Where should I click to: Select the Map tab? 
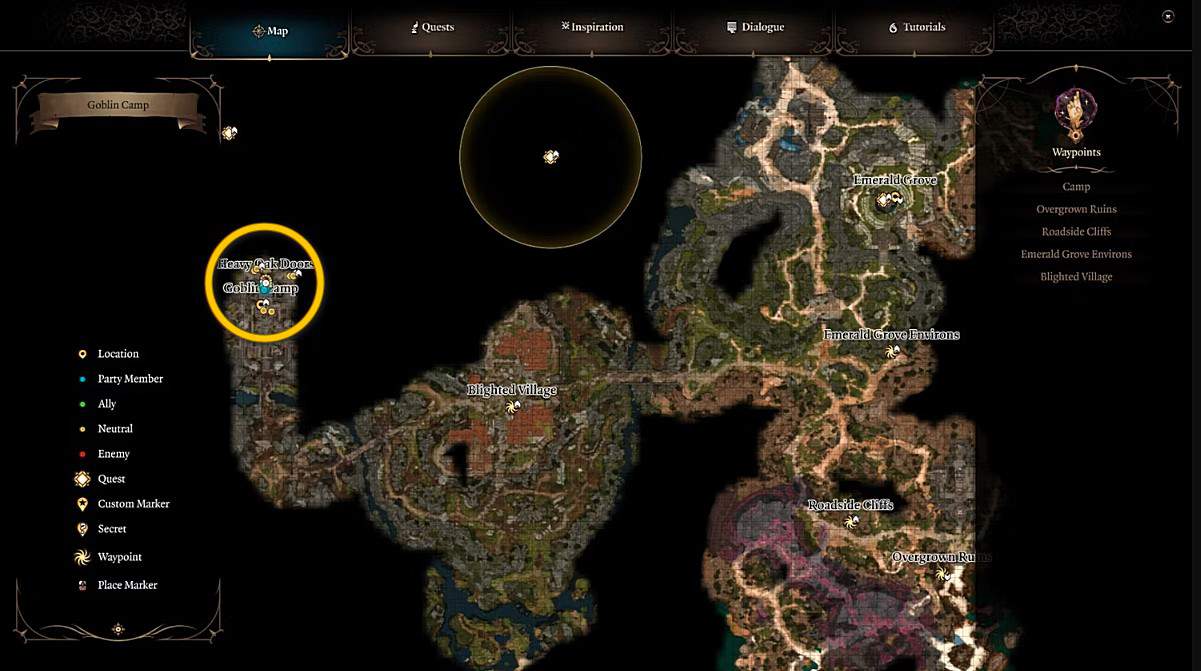[x=271, y=31]
